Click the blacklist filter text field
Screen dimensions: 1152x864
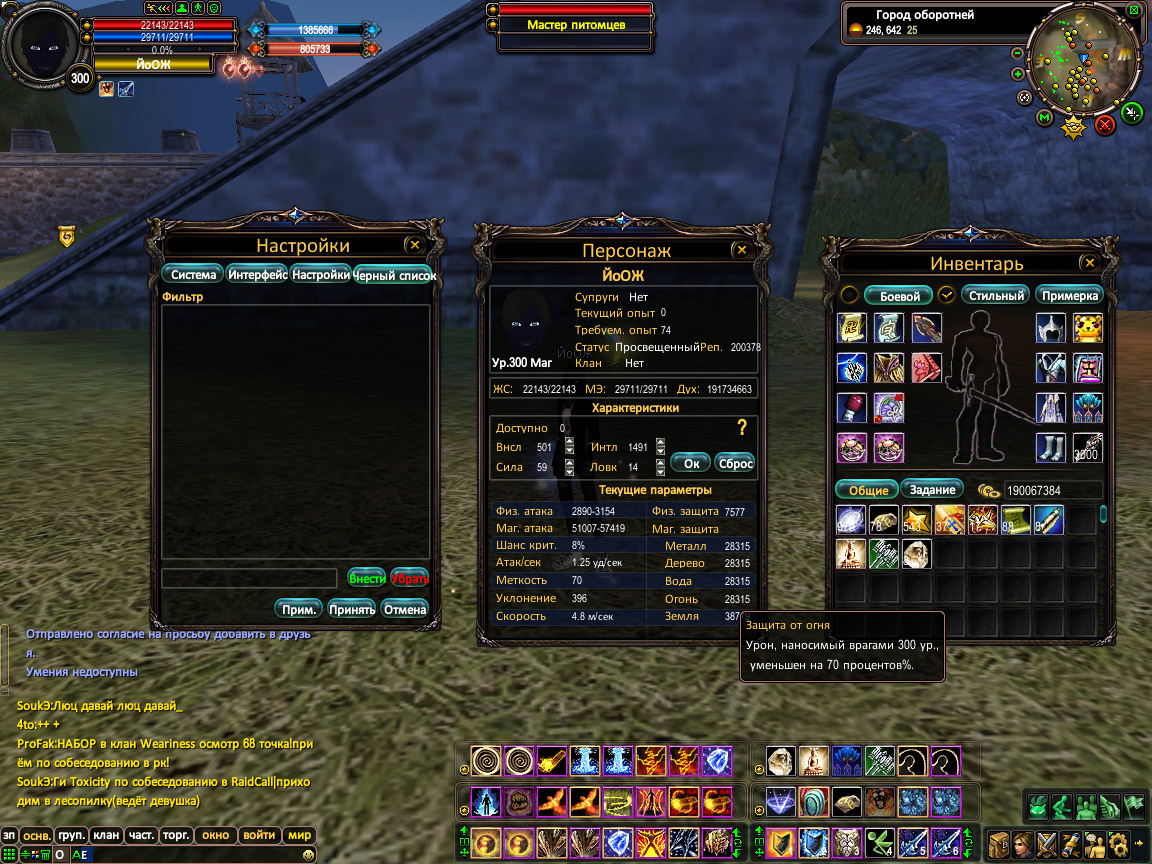click(x=249, y=578)
